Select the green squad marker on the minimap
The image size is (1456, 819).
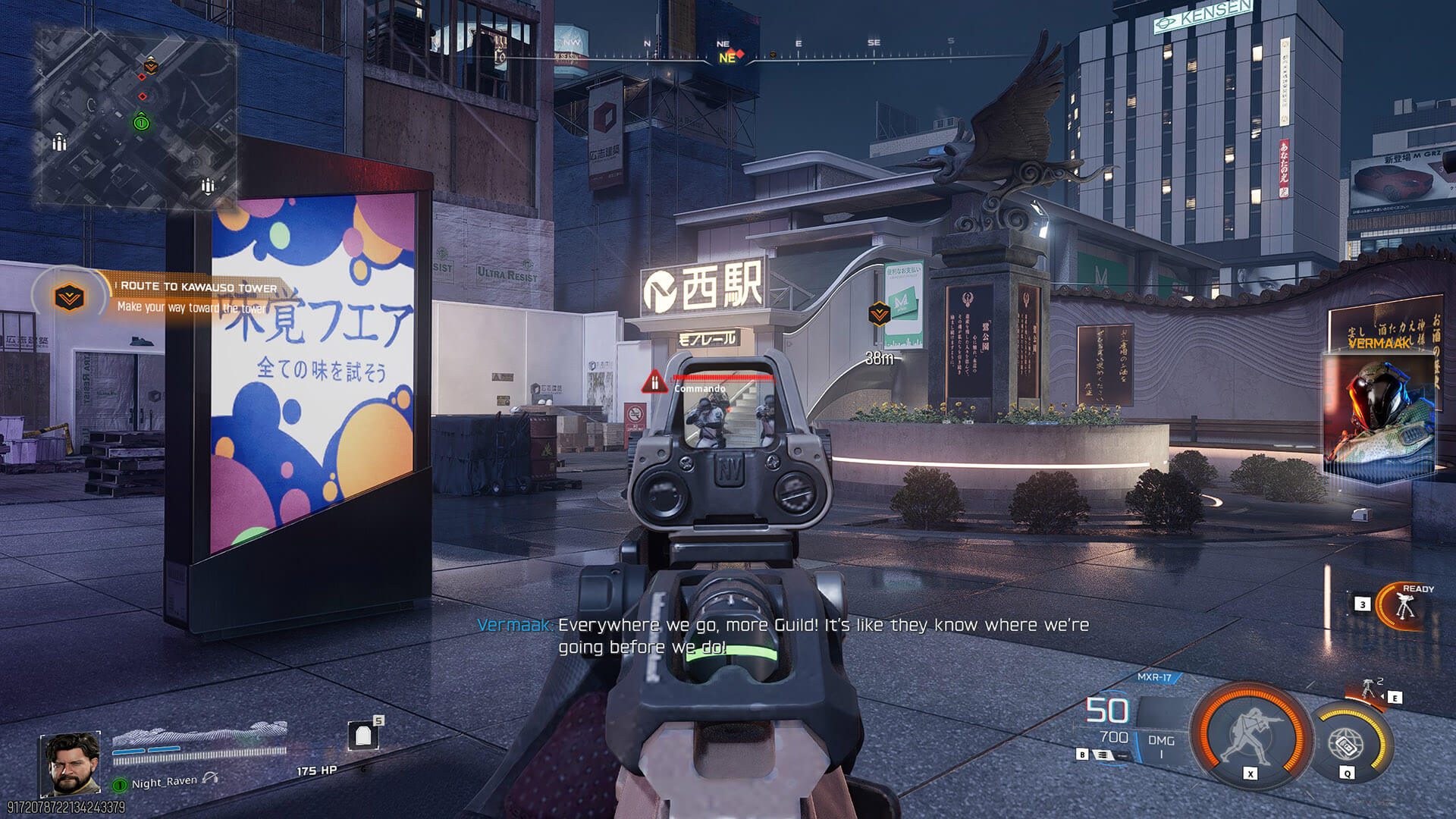141,122
